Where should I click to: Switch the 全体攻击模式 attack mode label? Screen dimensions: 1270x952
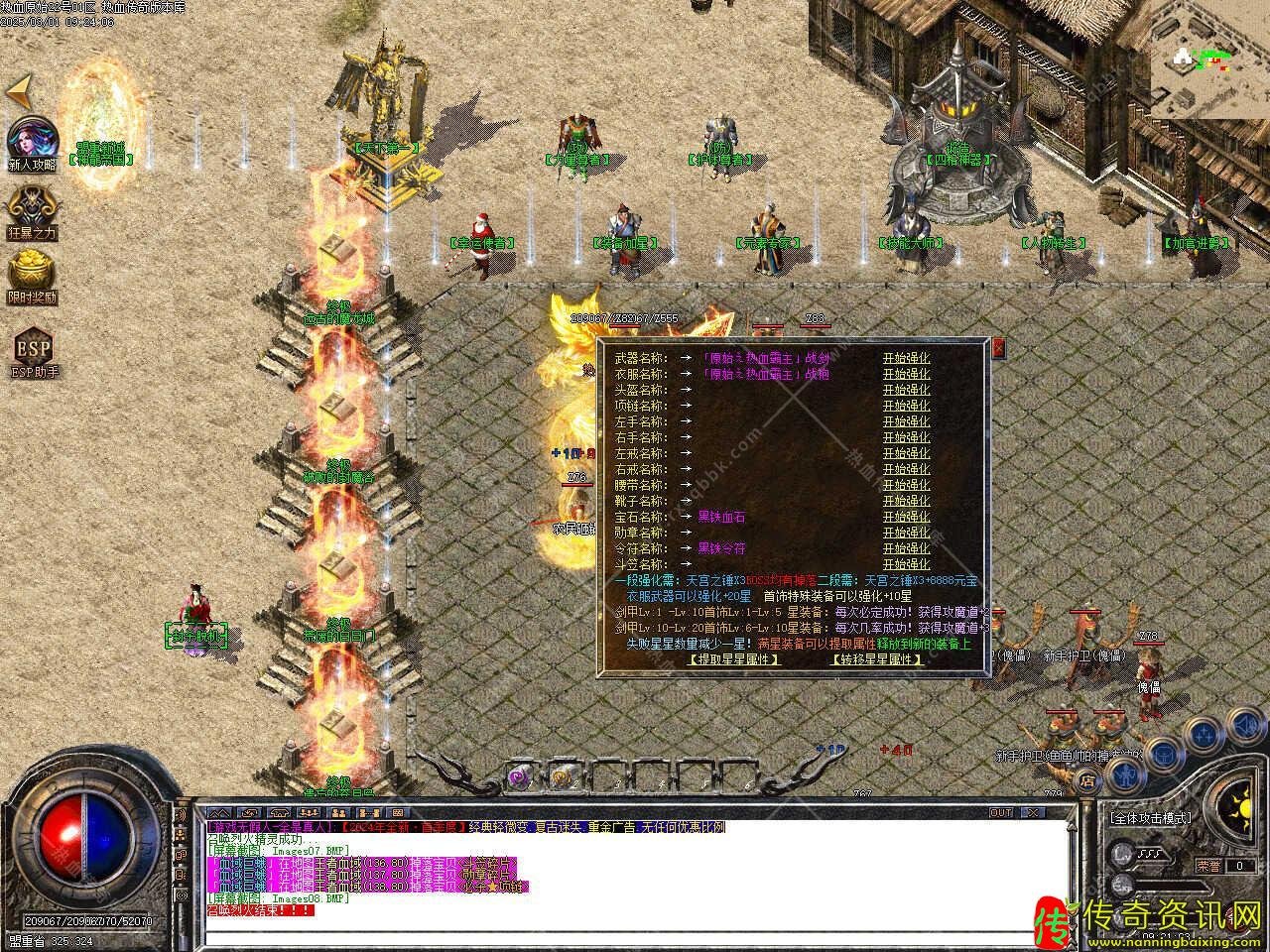click(x=1151, y=819)
